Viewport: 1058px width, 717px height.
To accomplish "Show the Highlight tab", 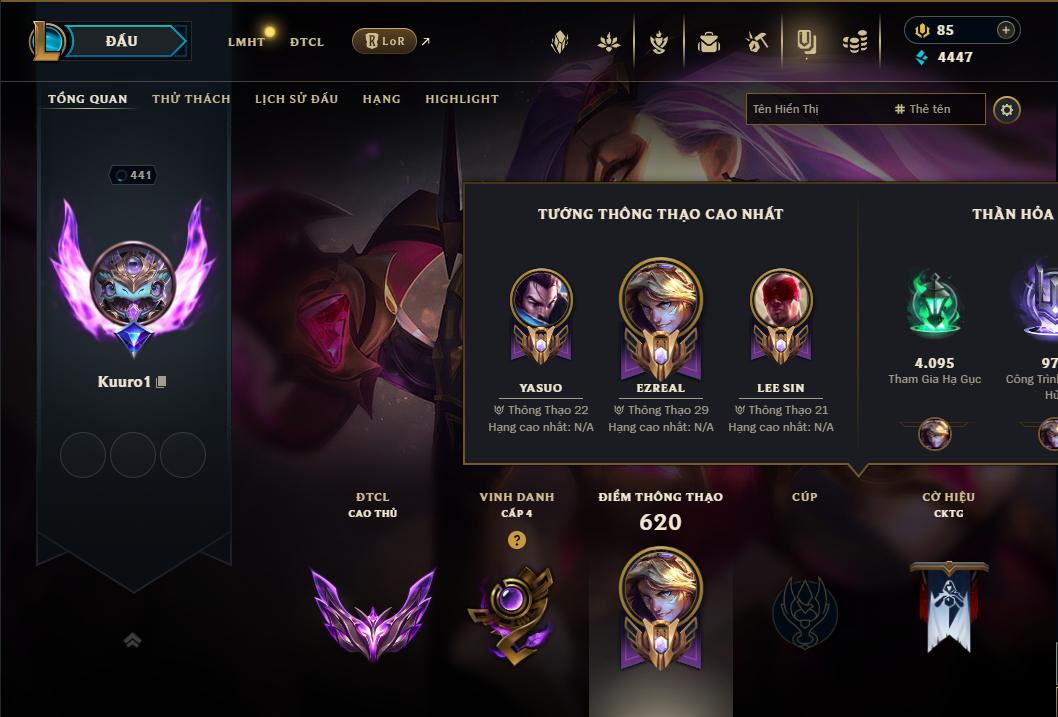I will click(x=461, y=99).
